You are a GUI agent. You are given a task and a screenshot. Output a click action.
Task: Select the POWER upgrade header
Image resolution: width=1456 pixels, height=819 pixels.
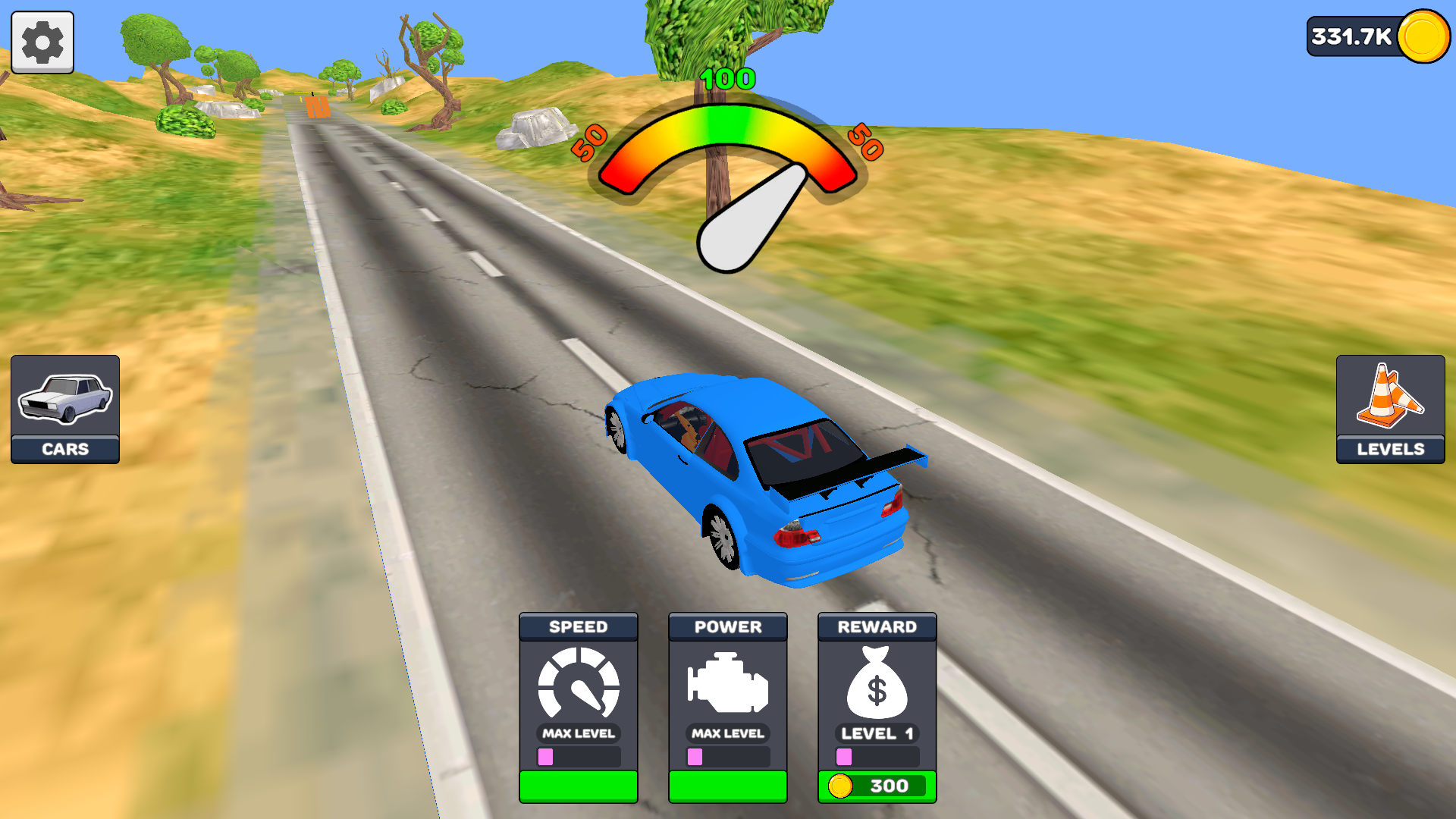coord(726,627)
